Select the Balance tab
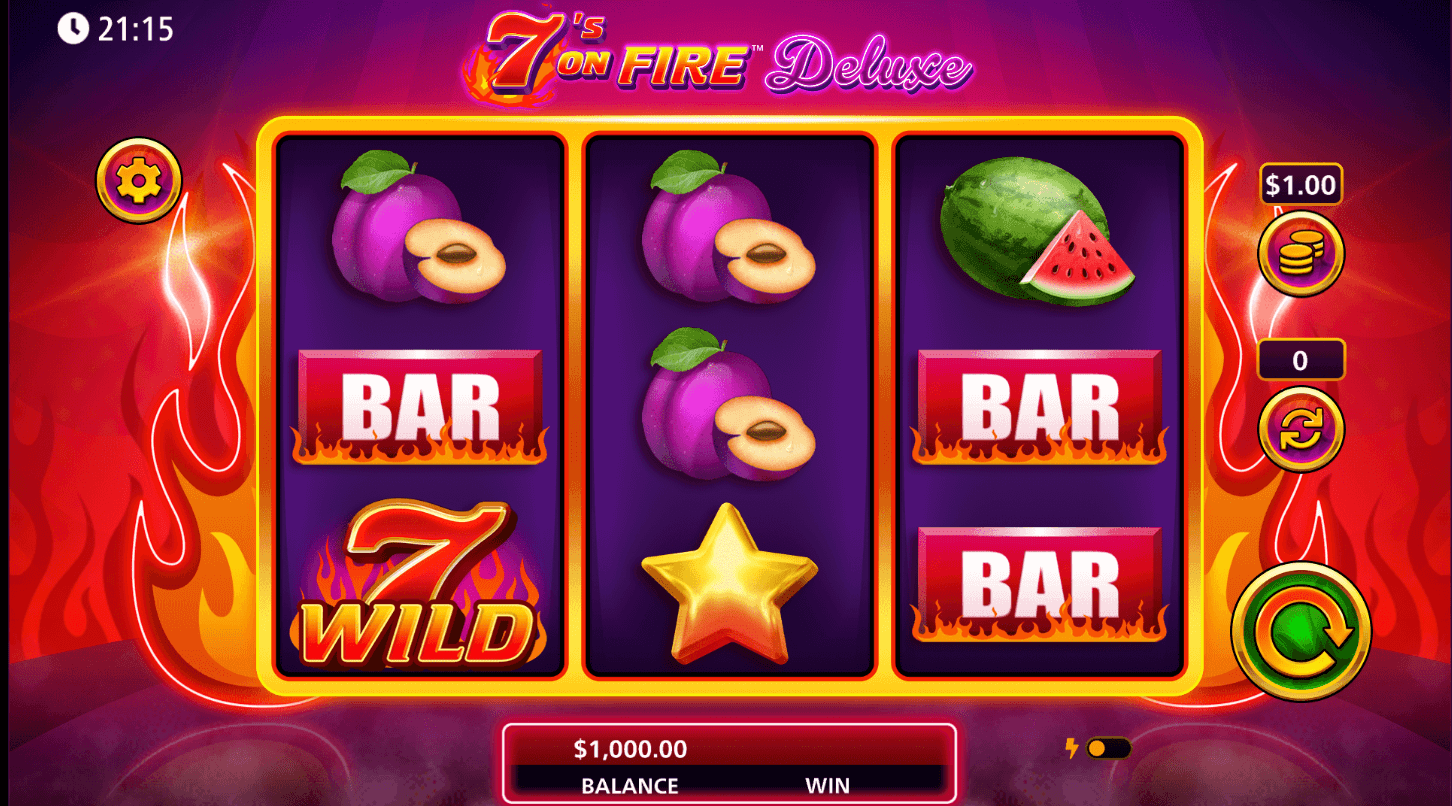This screenshot has width=1452, height=806. pyautogui.click(x=630, y=786)
